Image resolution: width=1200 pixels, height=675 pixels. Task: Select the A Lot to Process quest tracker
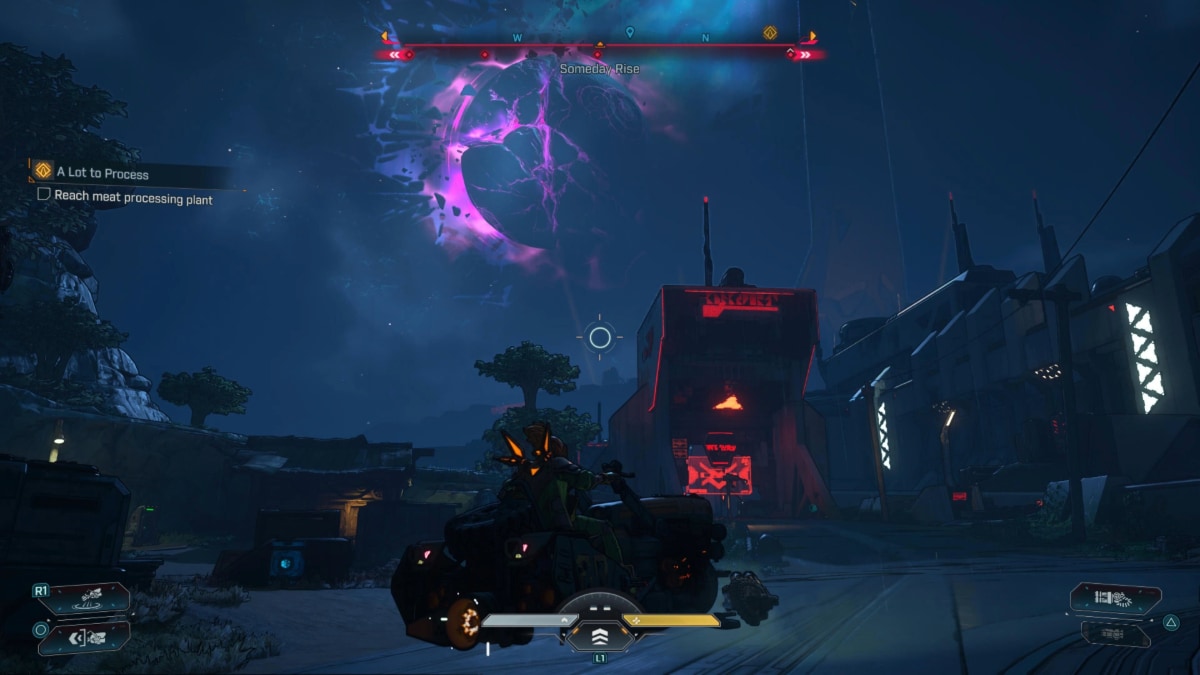pos(103,173)
